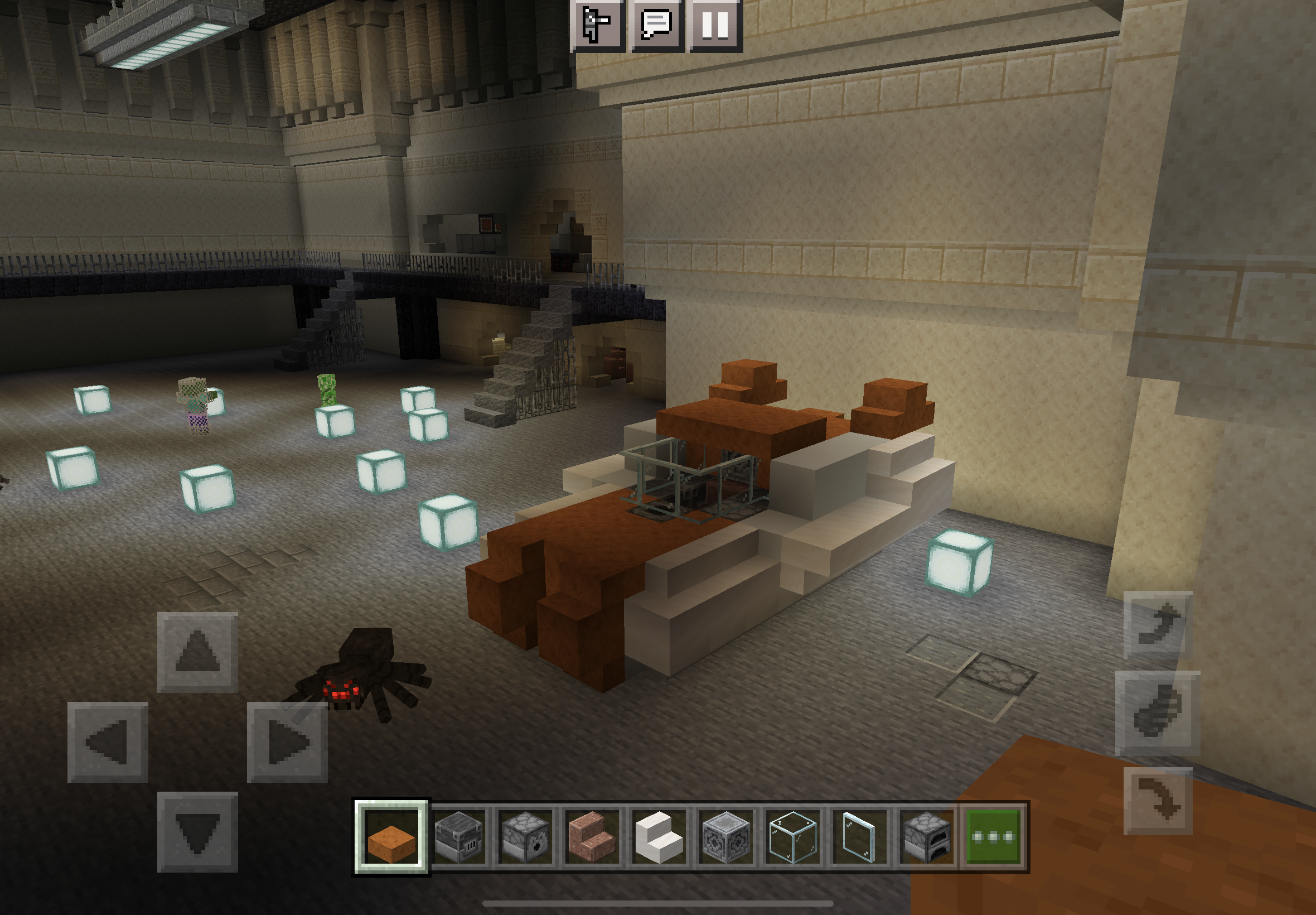Tap the move backward arrow
This screenshot has height=915, width=1316.
[x=197, y=832]
